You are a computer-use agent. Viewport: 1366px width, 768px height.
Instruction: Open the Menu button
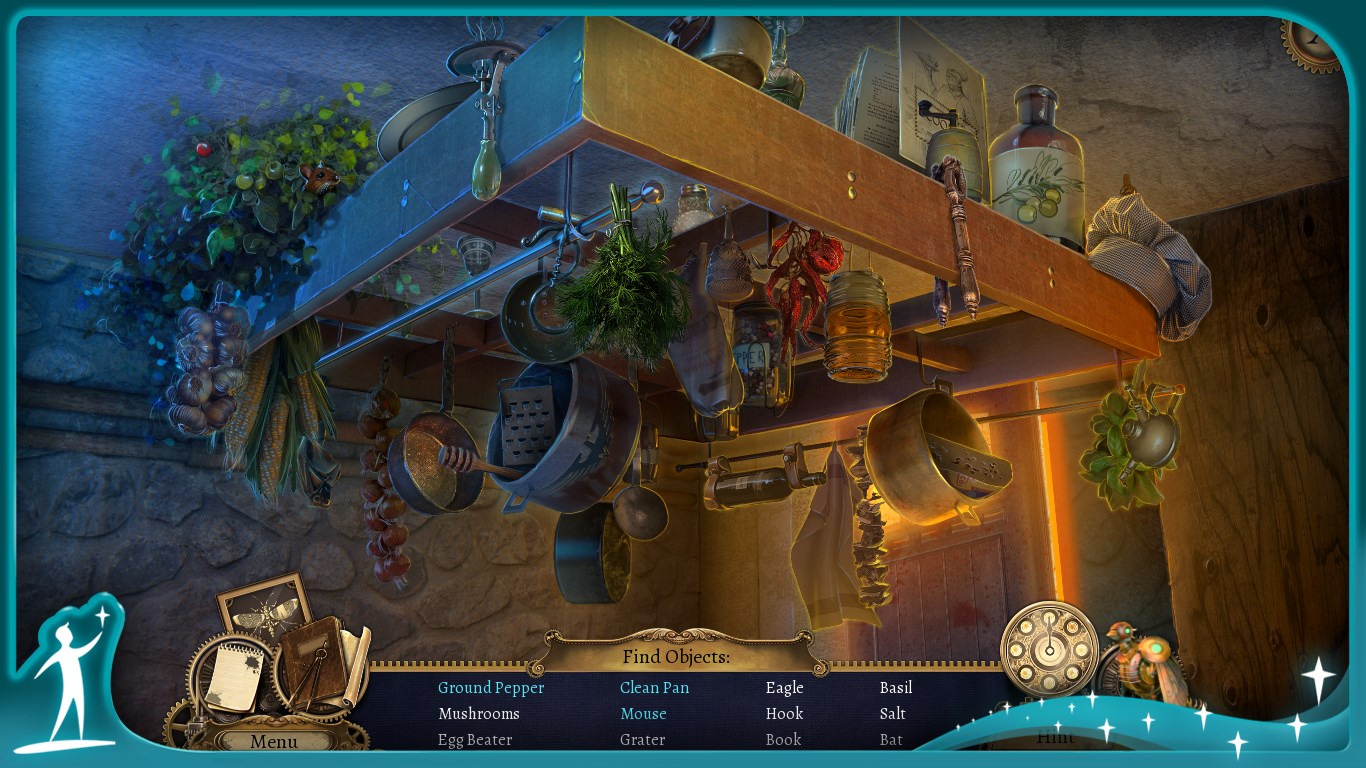(x=274, y=741)
